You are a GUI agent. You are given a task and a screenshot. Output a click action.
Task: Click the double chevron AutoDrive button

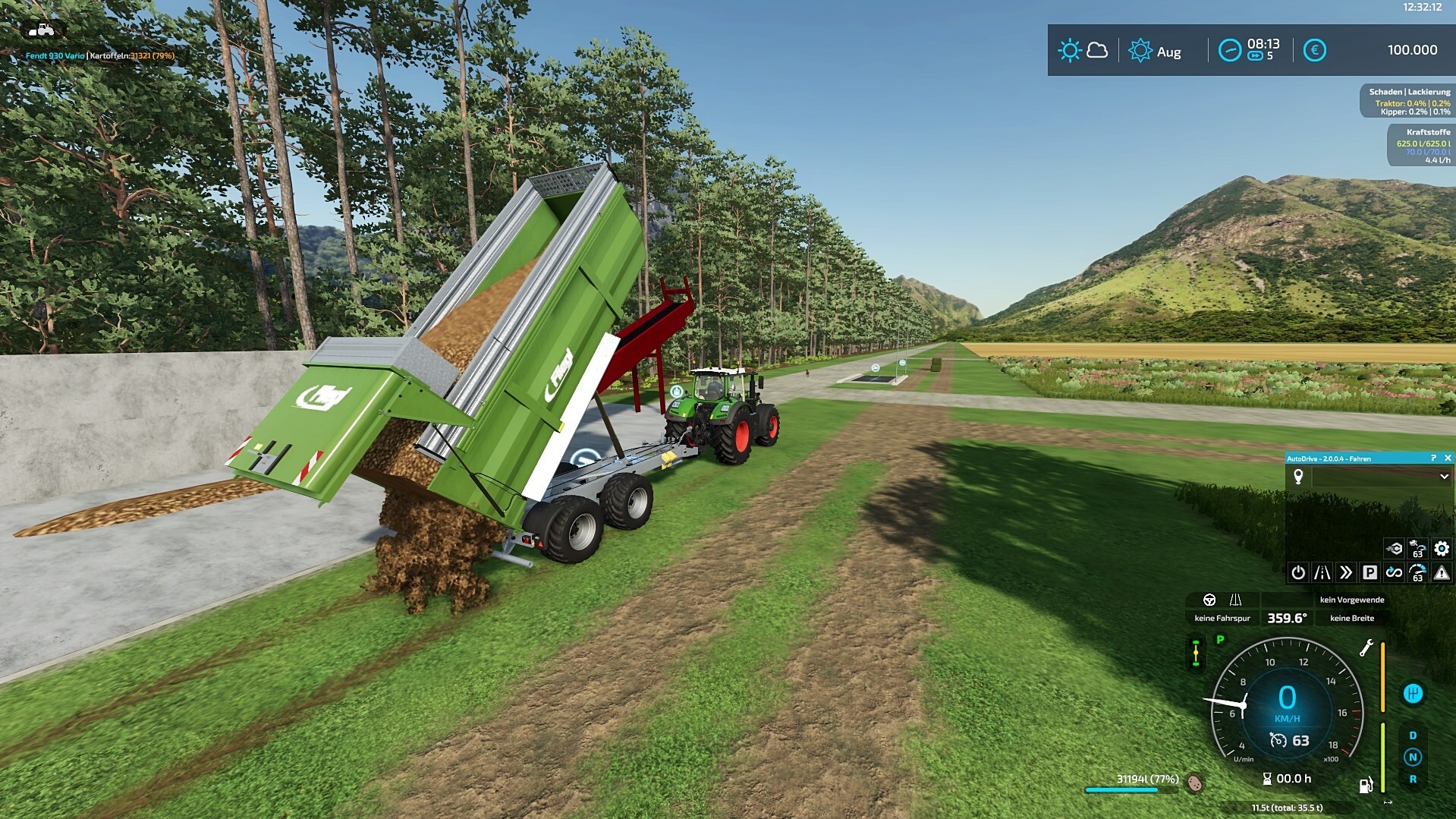pos(1346,572)
